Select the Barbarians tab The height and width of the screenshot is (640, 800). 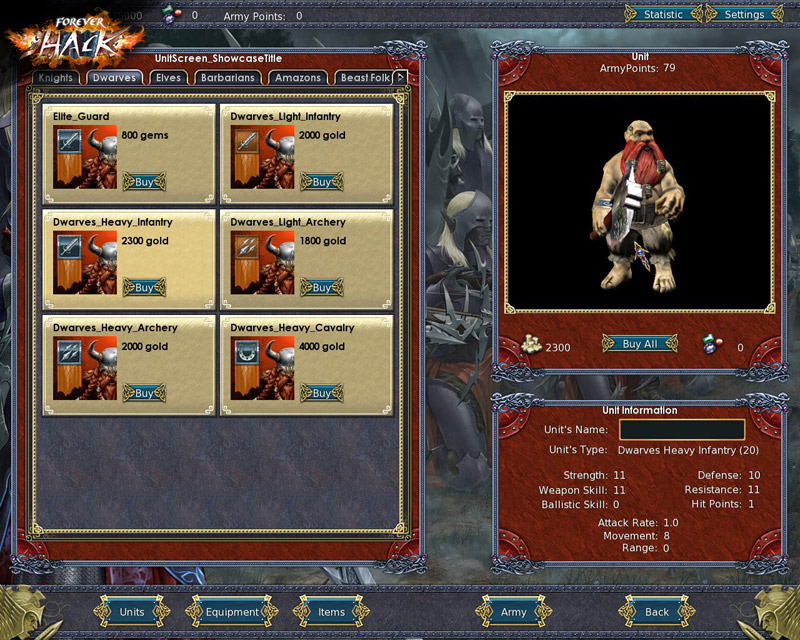[x=228, y=78]
